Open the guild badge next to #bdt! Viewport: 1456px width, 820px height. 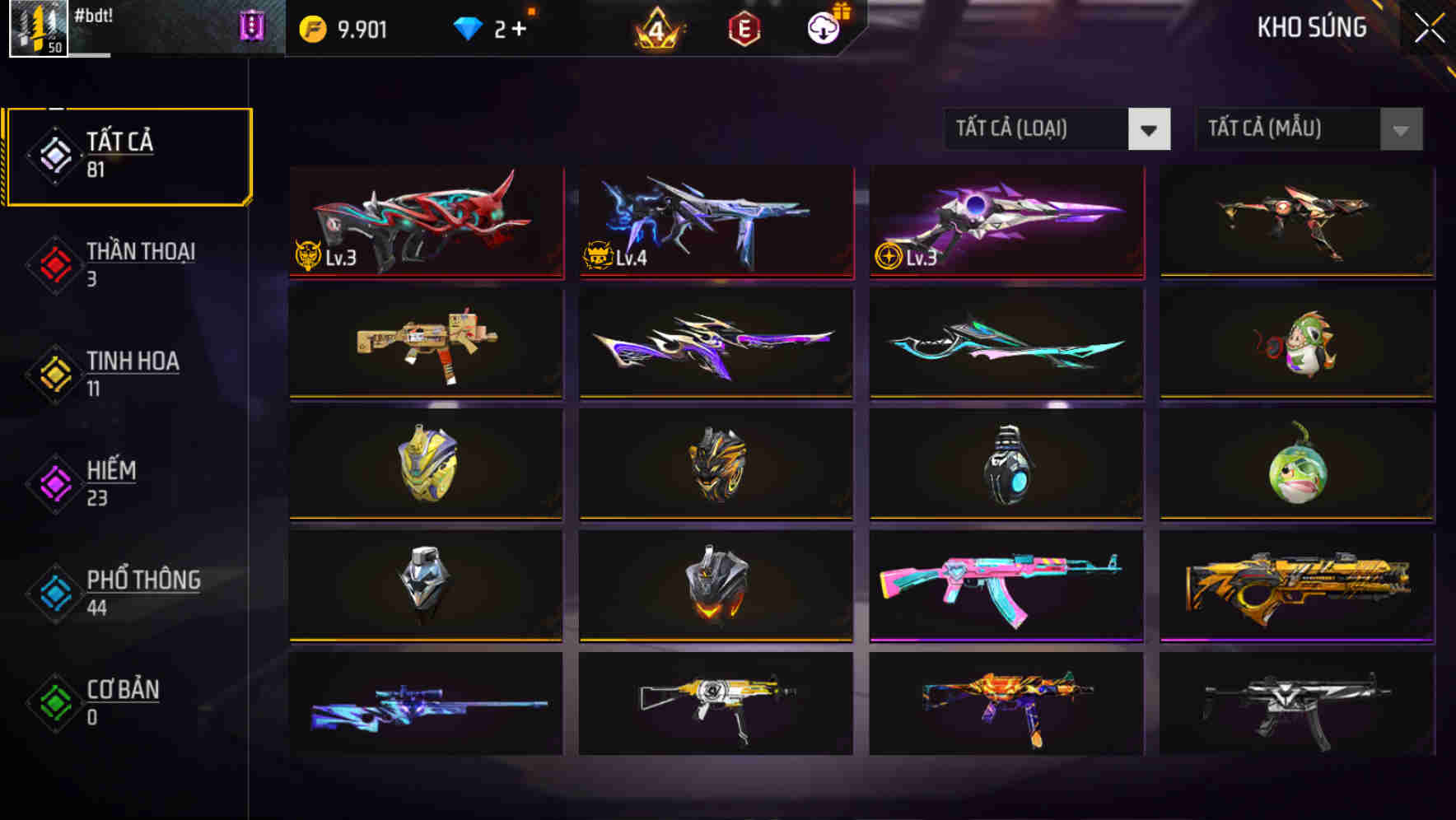click(x=253, y=28)
